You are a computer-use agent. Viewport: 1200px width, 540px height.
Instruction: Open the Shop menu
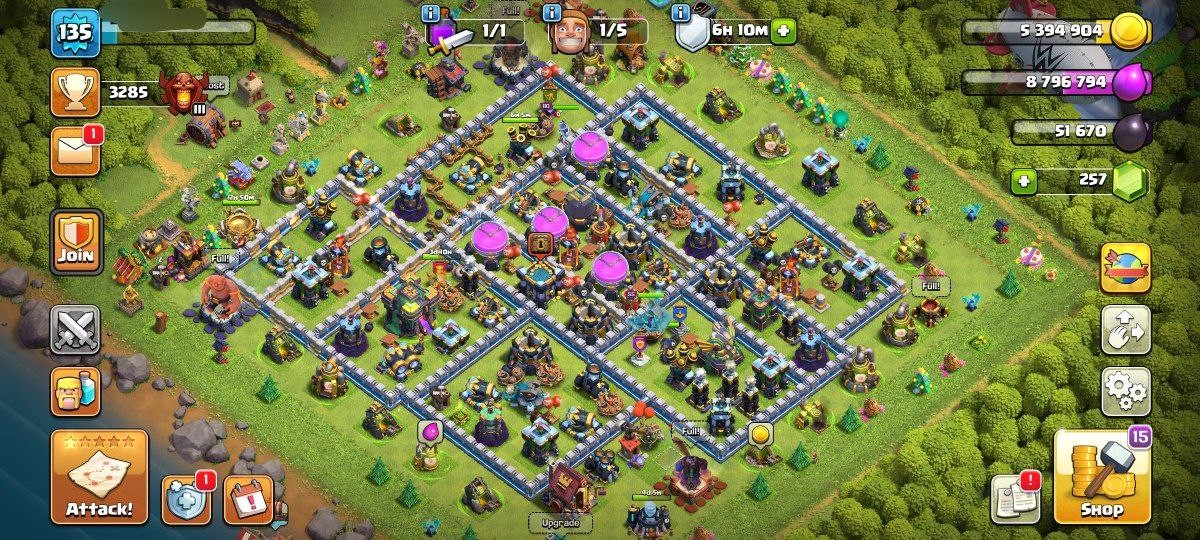(1103, 477)
